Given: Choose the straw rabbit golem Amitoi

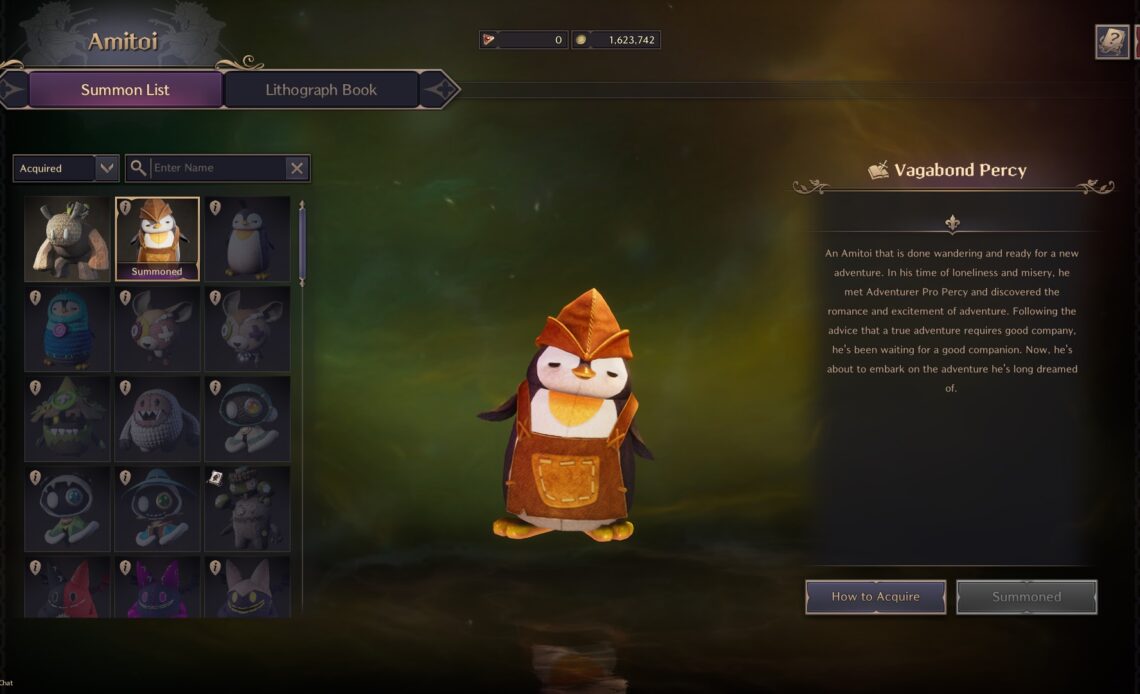Looking at the screenshot, I should click(x=67, y=238).
